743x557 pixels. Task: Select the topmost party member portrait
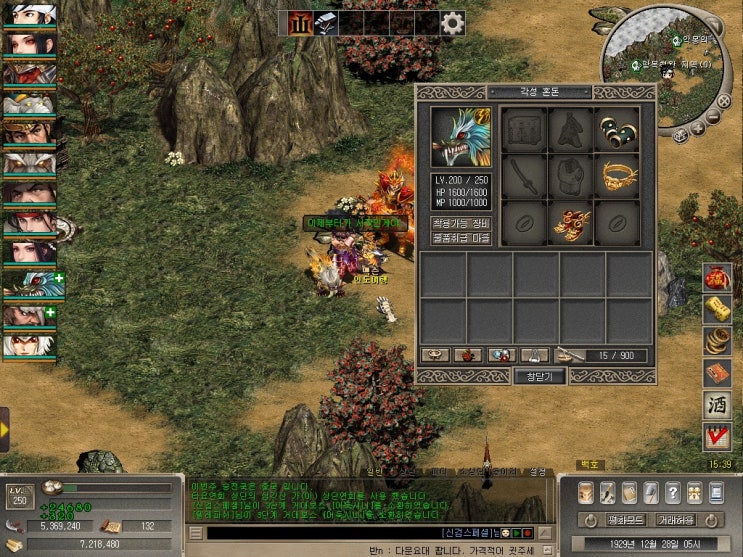click(x=29, y=14)
